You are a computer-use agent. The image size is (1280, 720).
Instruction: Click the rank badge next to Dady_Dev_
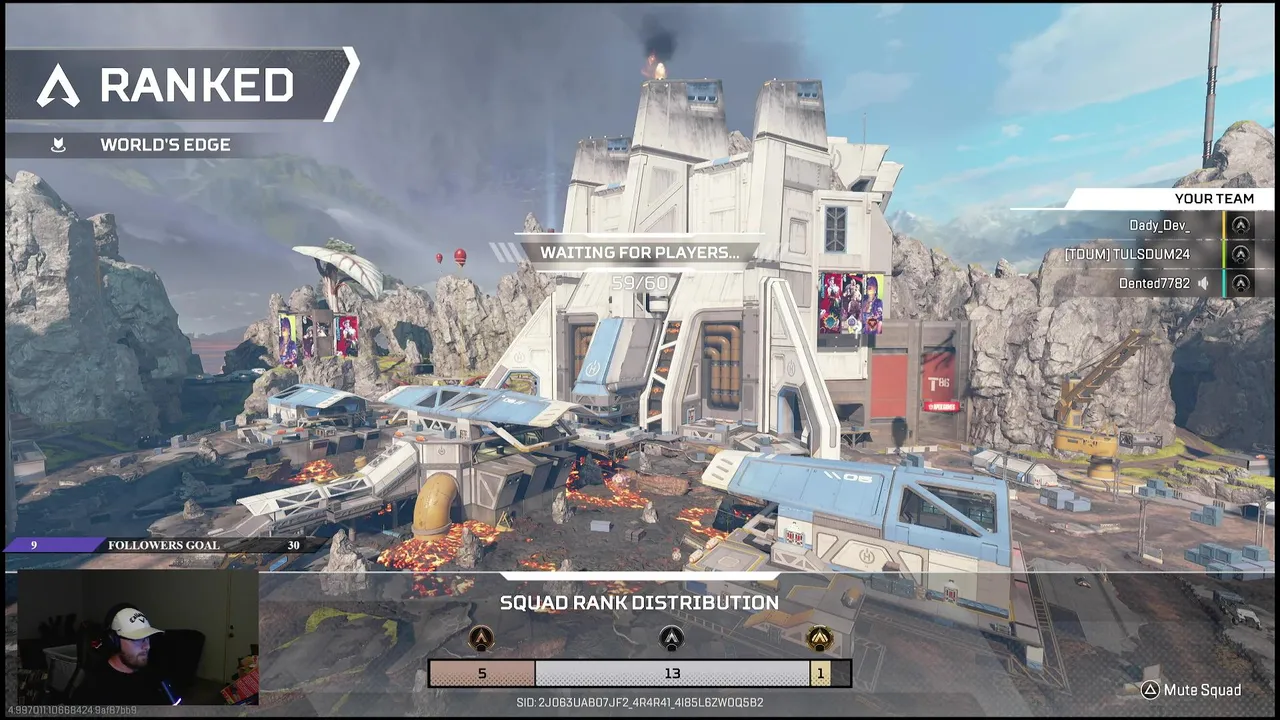pyautogui.click(x=1241, y=226)
